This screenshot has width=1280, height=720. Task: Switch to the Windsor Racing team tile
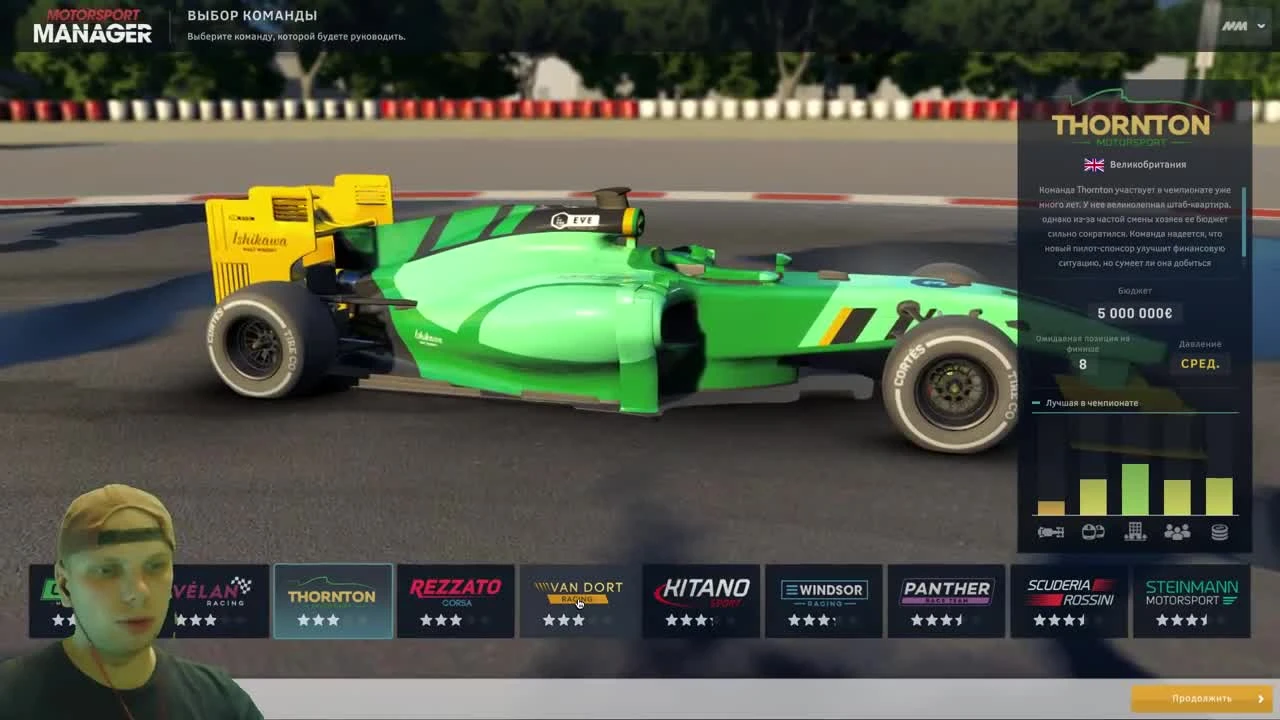pyautogui.click(x=823, y=600)
